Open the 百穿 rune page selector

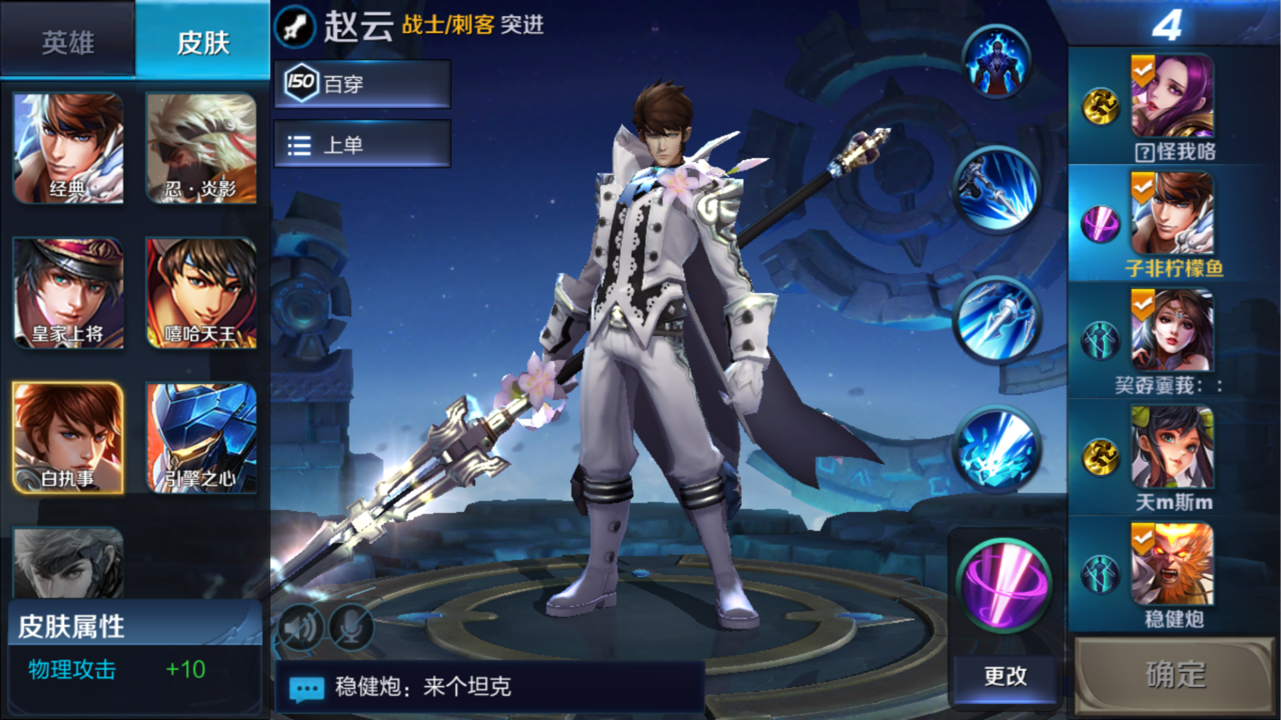362,84
